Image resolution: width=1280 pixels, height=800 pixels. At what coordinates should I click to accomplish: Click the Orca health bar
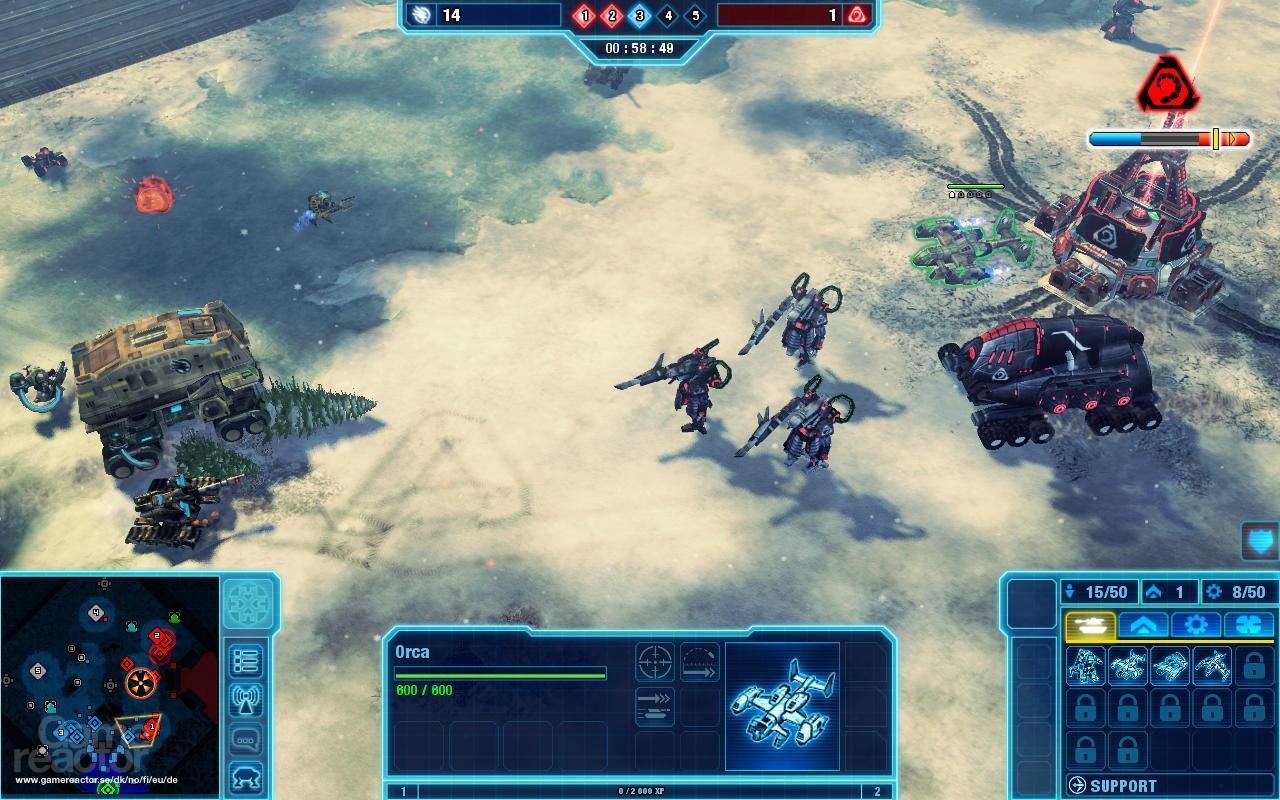pyautogui.click(x=499, y=675)
